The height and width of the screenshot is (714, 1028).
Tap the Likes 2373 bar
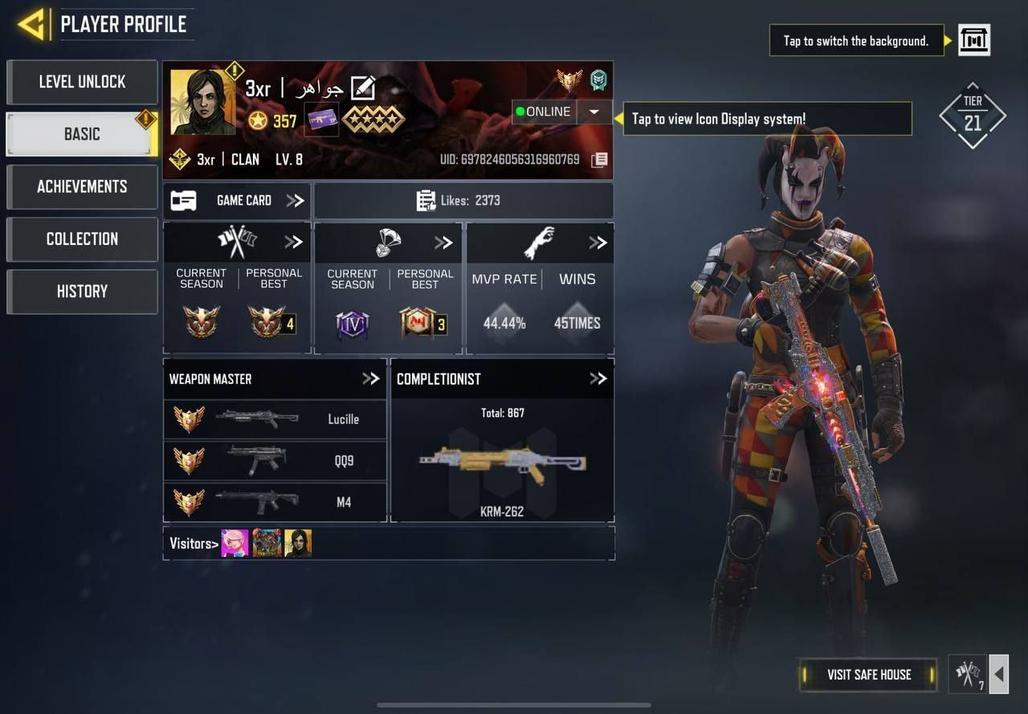(x=463, y=201)
